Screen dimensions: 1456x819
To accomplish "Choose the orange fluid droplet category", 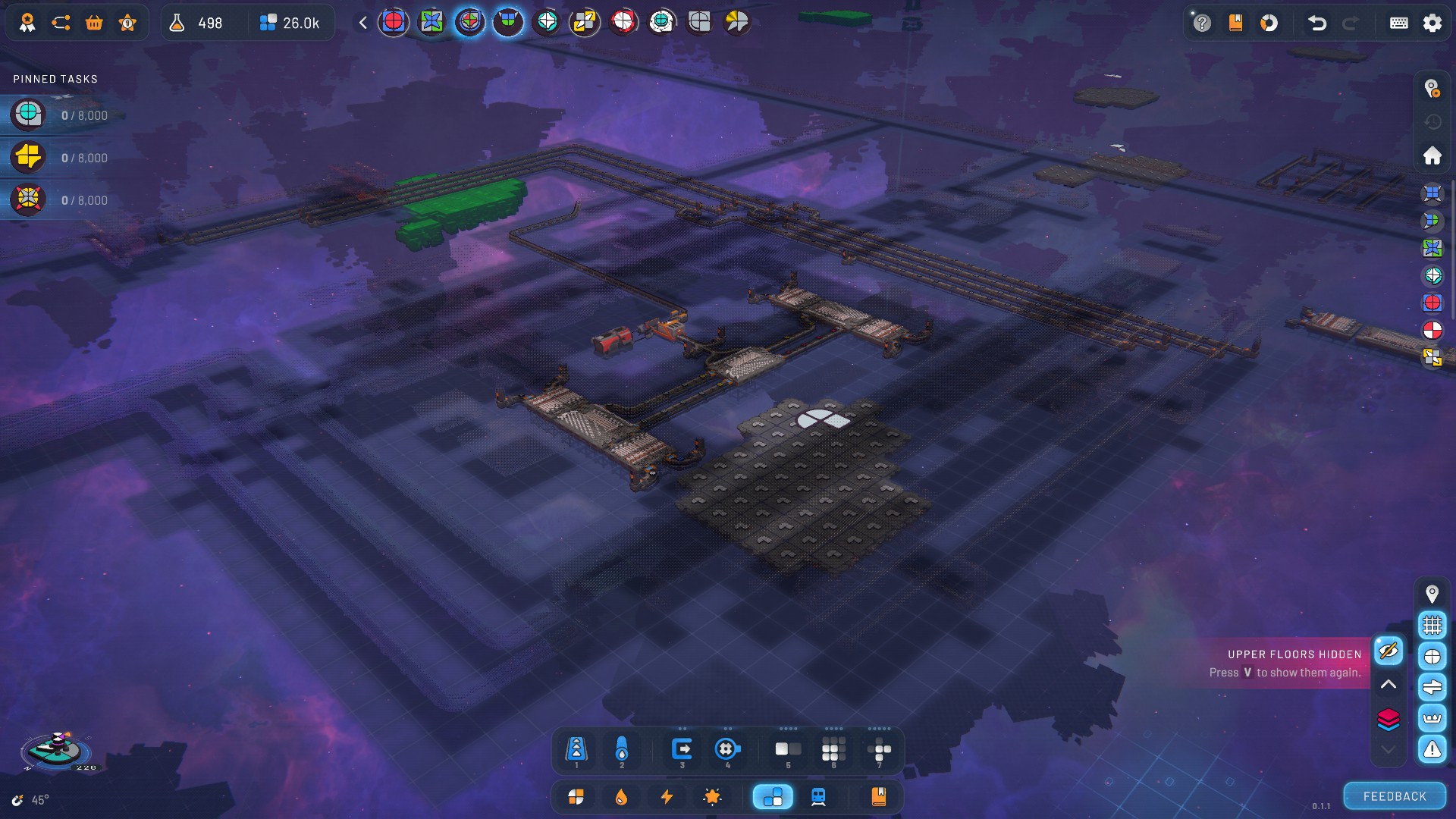I will [621, 797].
